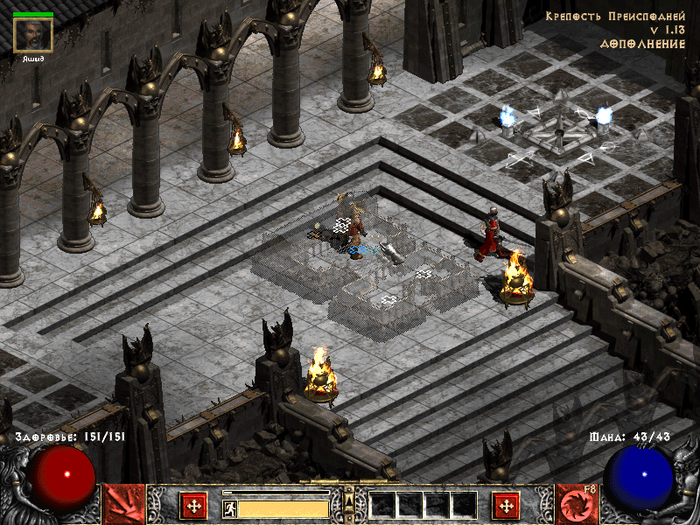The height and width of the screenshot is (525, 700).
Task: Toggle the run/walk button
Action: click(229, 508)
